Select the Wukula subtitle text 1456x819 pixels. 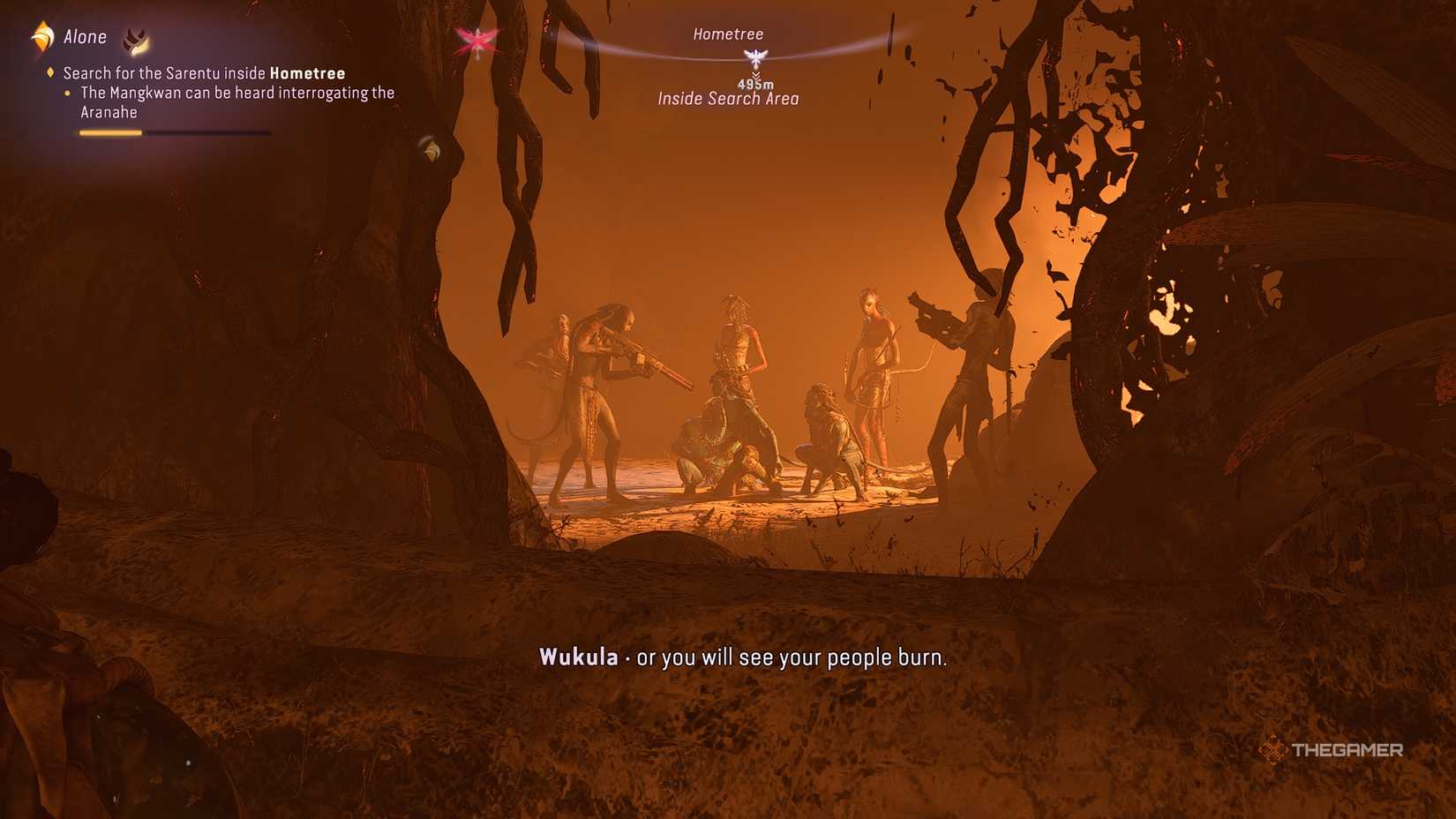pyautogui.click(x=580, y=657)
